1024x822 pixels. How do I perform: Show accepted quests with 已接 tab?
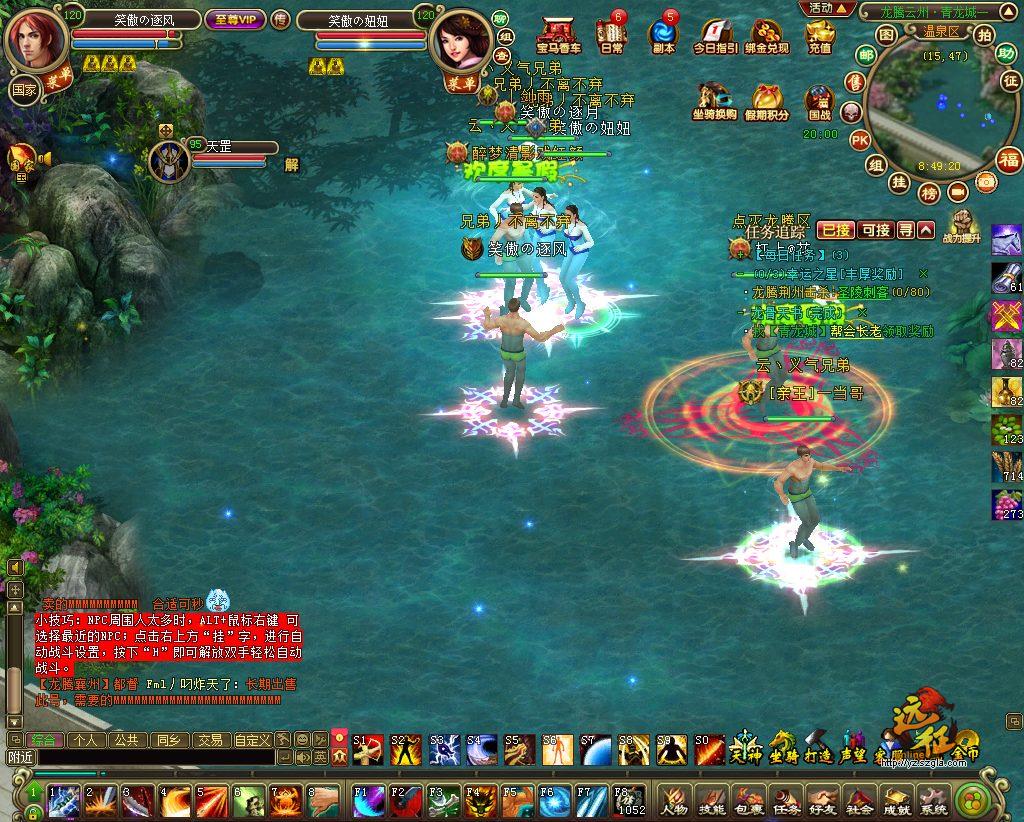click(835, 230)
